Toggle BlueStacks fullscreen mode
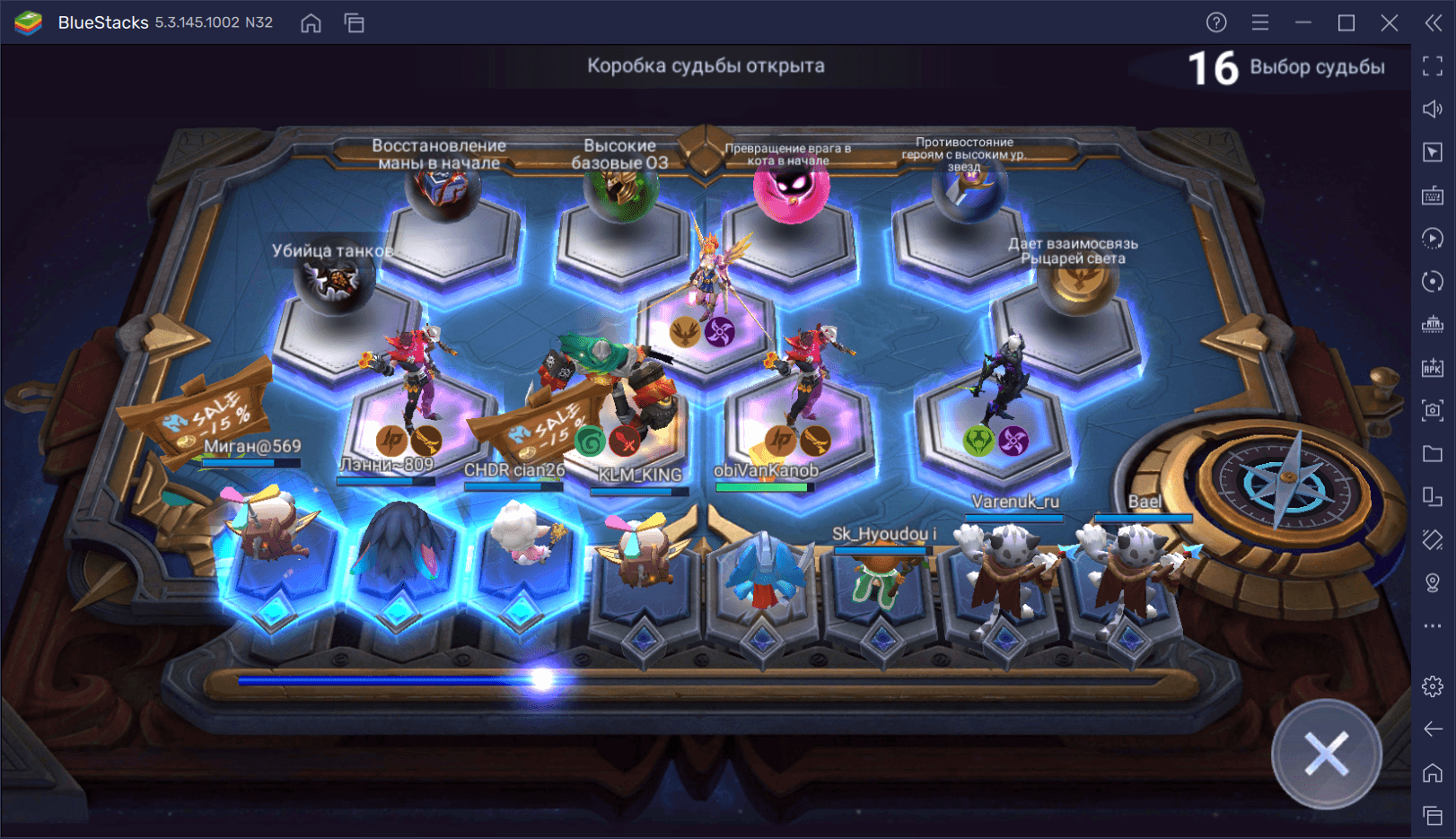The width and height of the screenshot is (1456, 839). [x=1433, y=66]
